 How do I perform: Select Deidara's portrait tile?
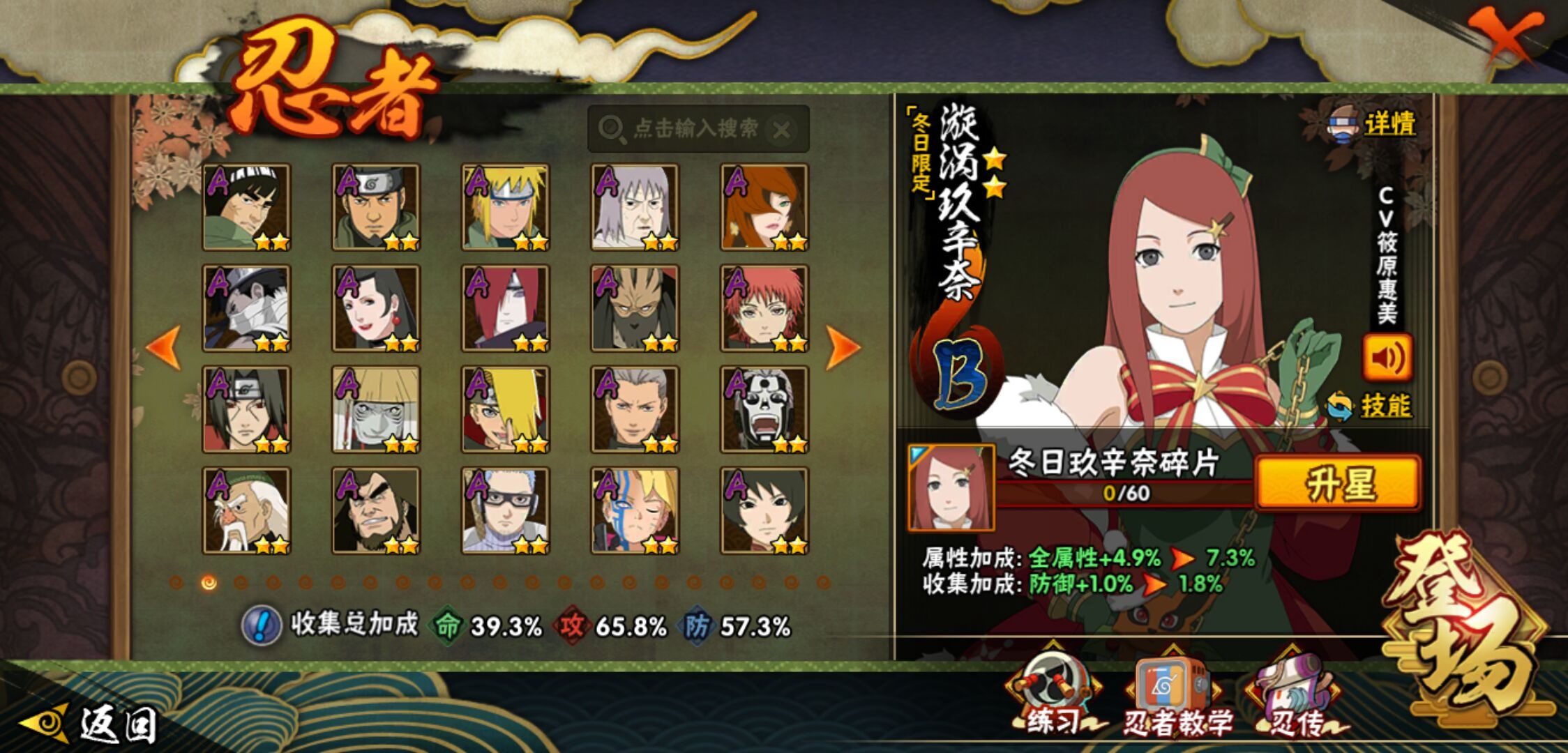pyautogui.click(x=505, y=409)
